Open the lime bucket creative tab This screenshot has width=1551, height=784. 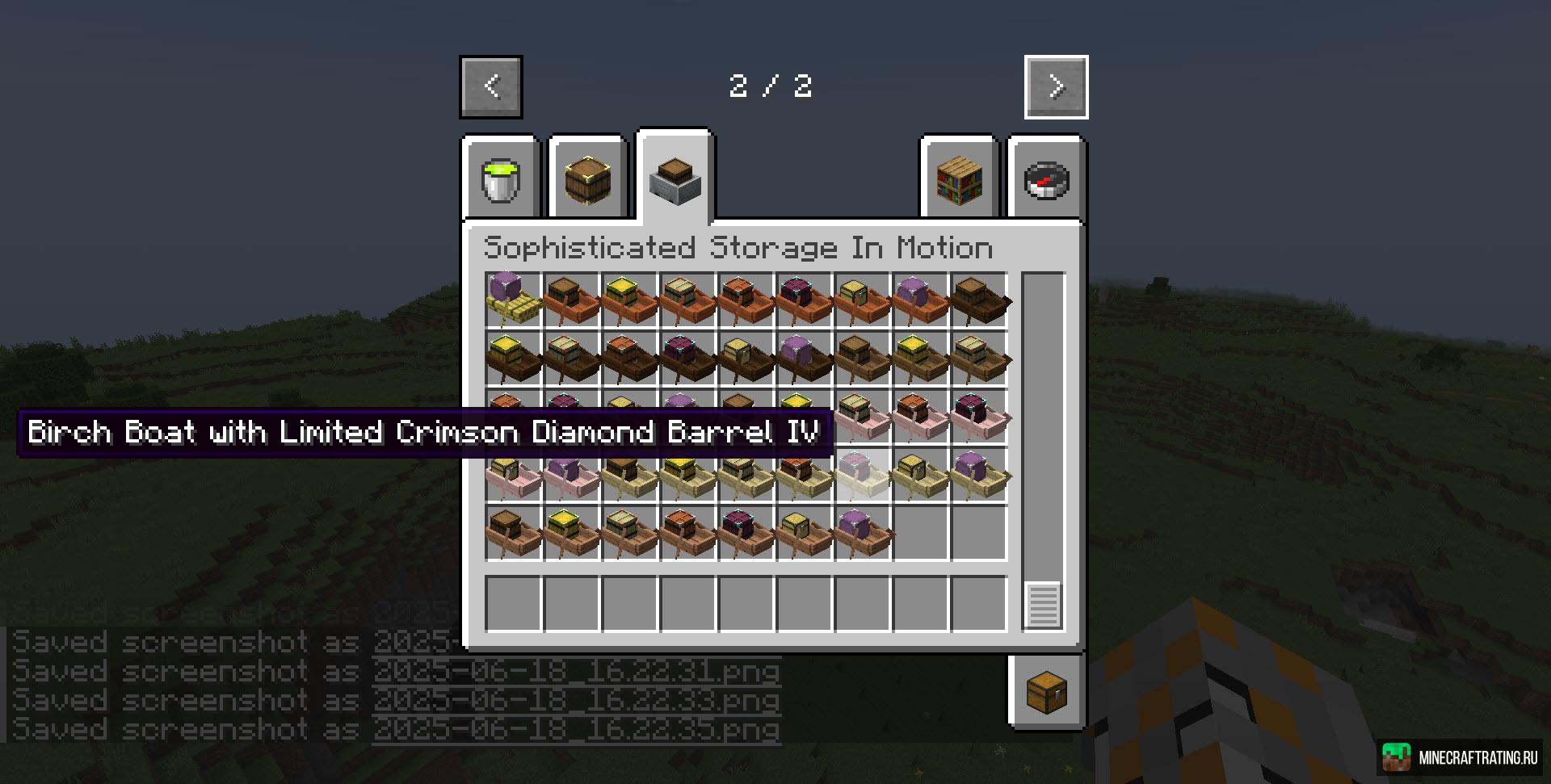(501, 179)
